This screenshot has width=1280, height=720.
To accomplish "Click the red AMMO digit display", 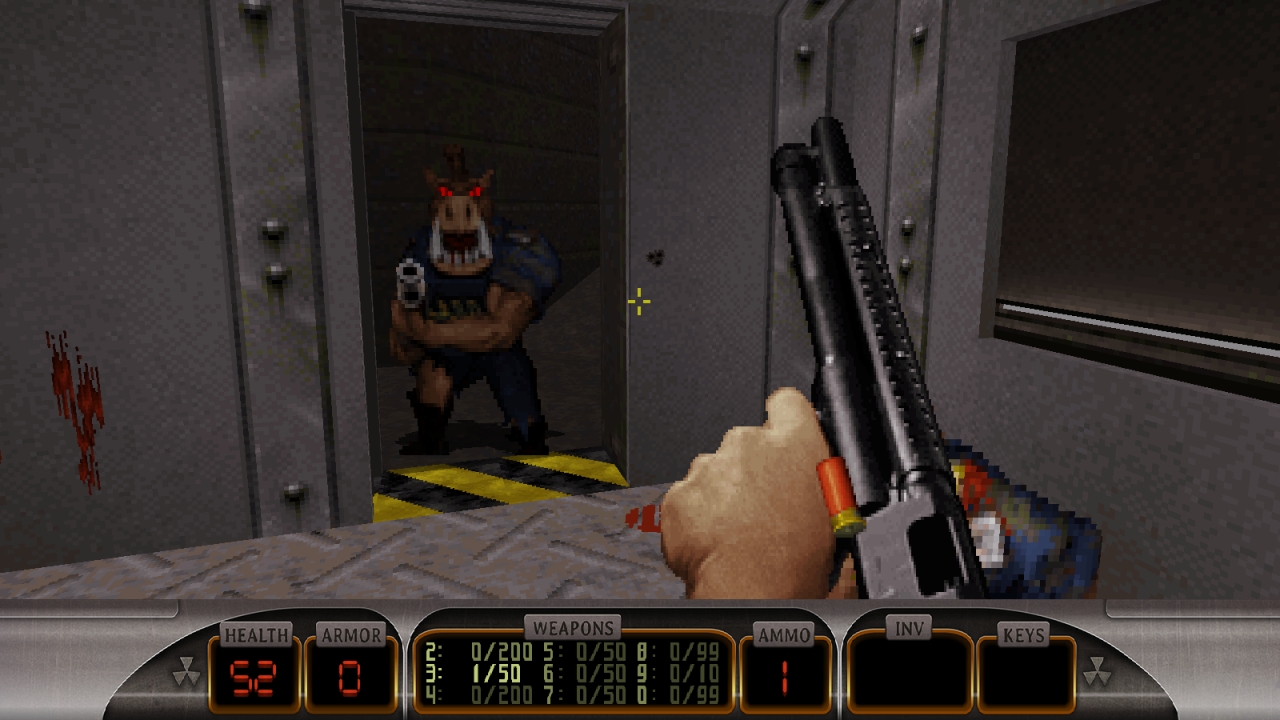I will pyautogui.click(x=785, y=678).
